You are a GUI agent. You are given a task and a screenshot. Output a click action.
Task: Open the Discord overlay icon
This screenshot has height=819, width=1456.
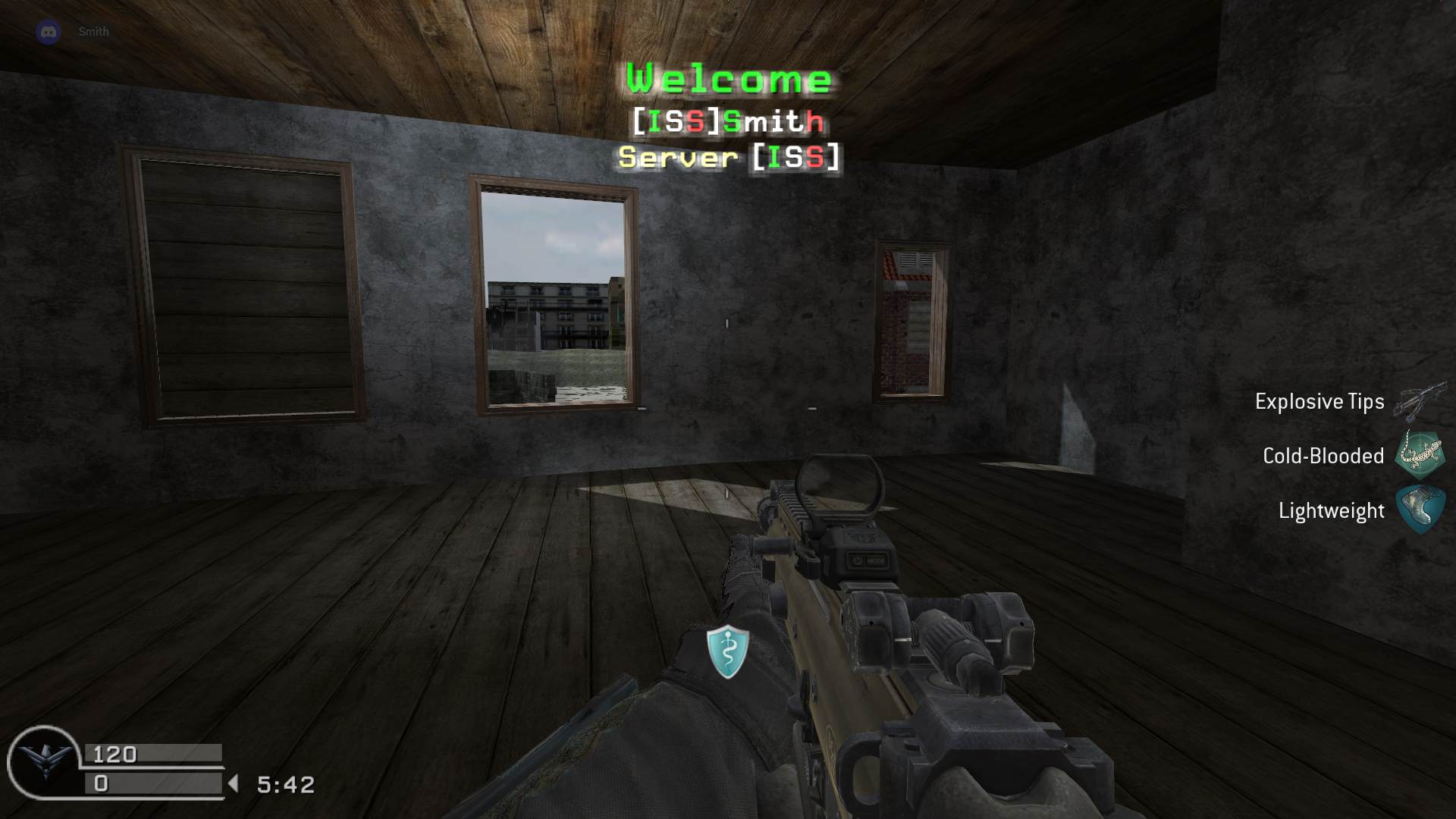[49, 32]
